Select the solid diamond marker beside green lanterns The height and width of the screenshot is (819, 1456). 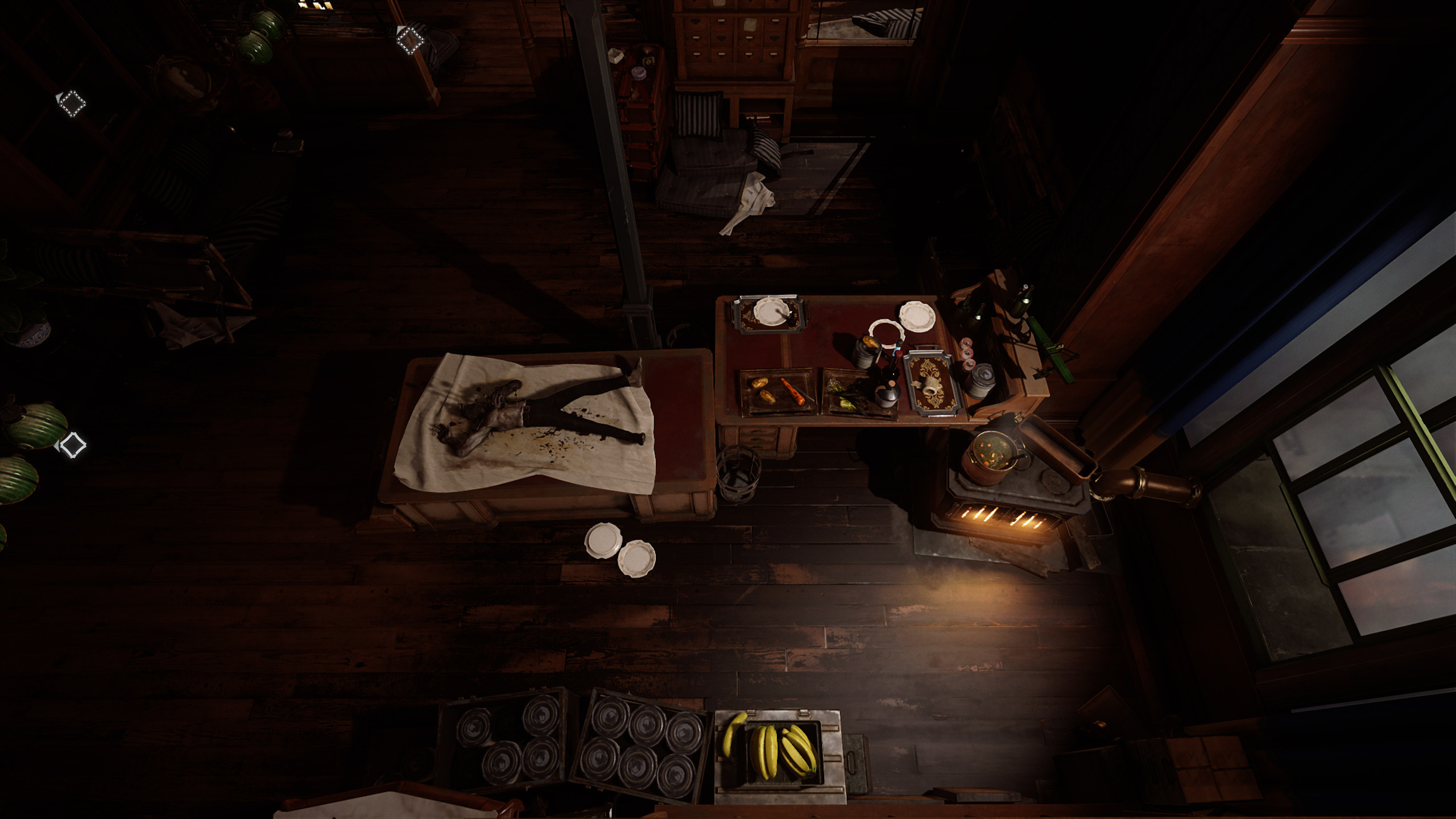pyautogui.click(x=72, y=445)
